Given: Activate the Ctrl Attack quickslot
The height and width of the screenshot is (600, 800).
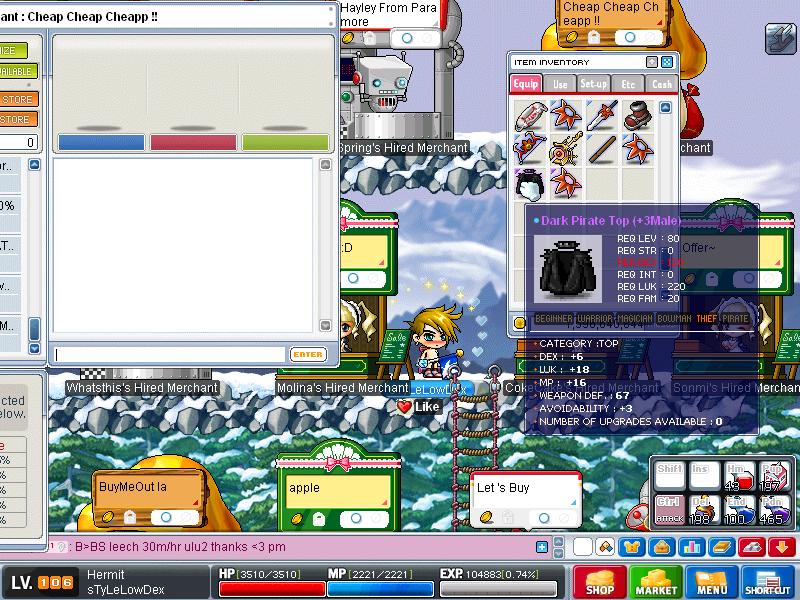Looking at the screenshot, I should click(670, 510).
